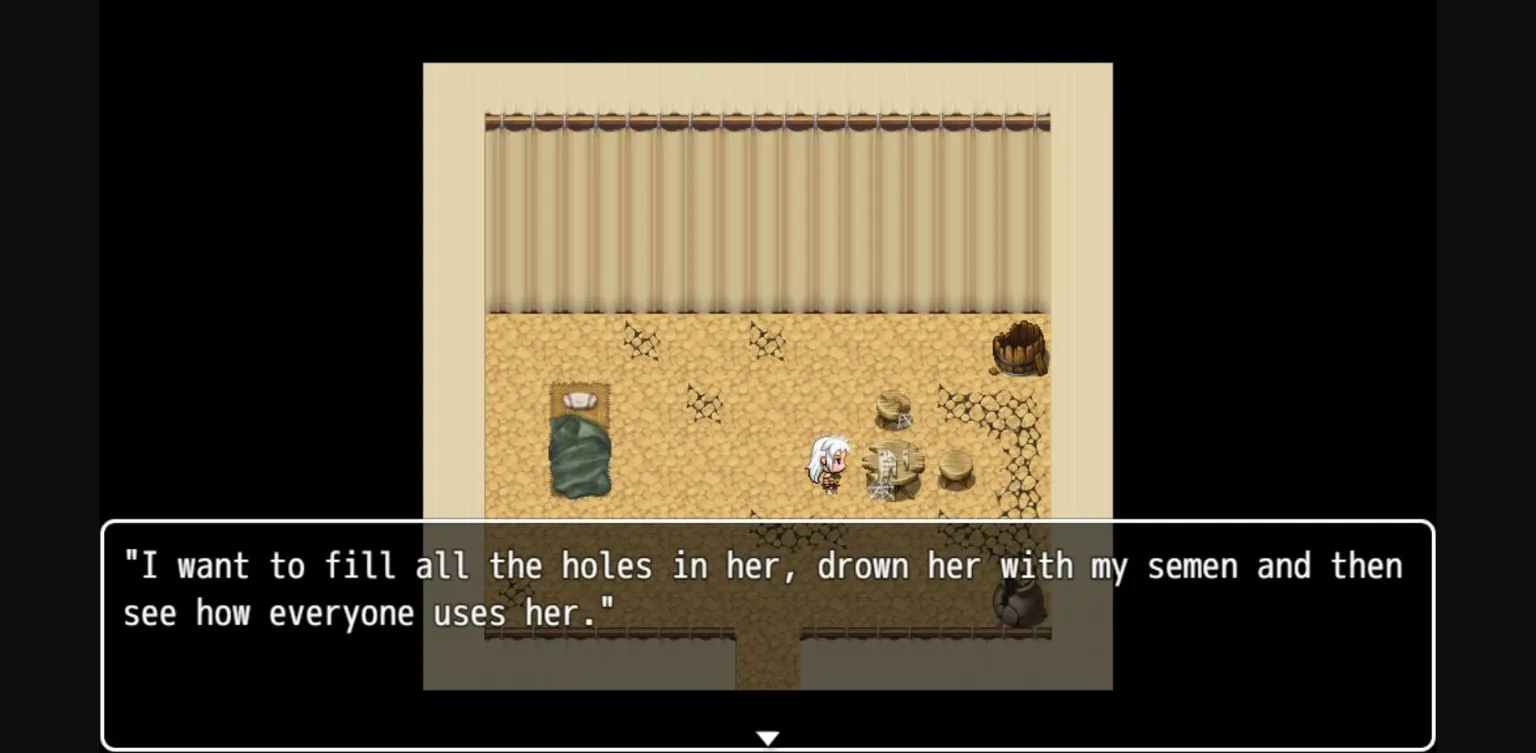1536x753 pixels.
Task: Click the cracked stone floor tiles
Action: coord(1015,440)
